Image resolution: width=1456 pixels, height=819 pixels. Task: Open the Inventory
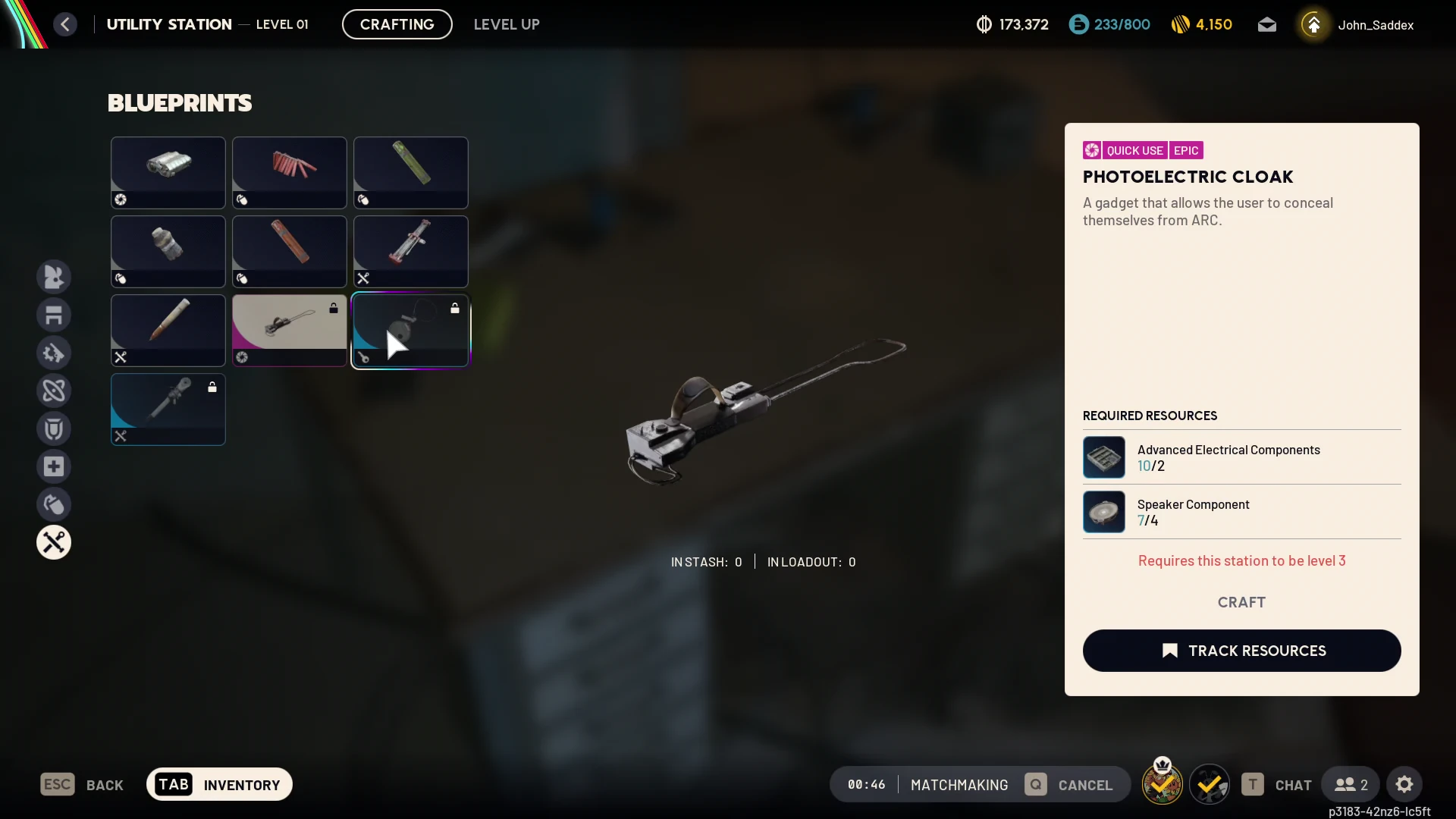219,784
